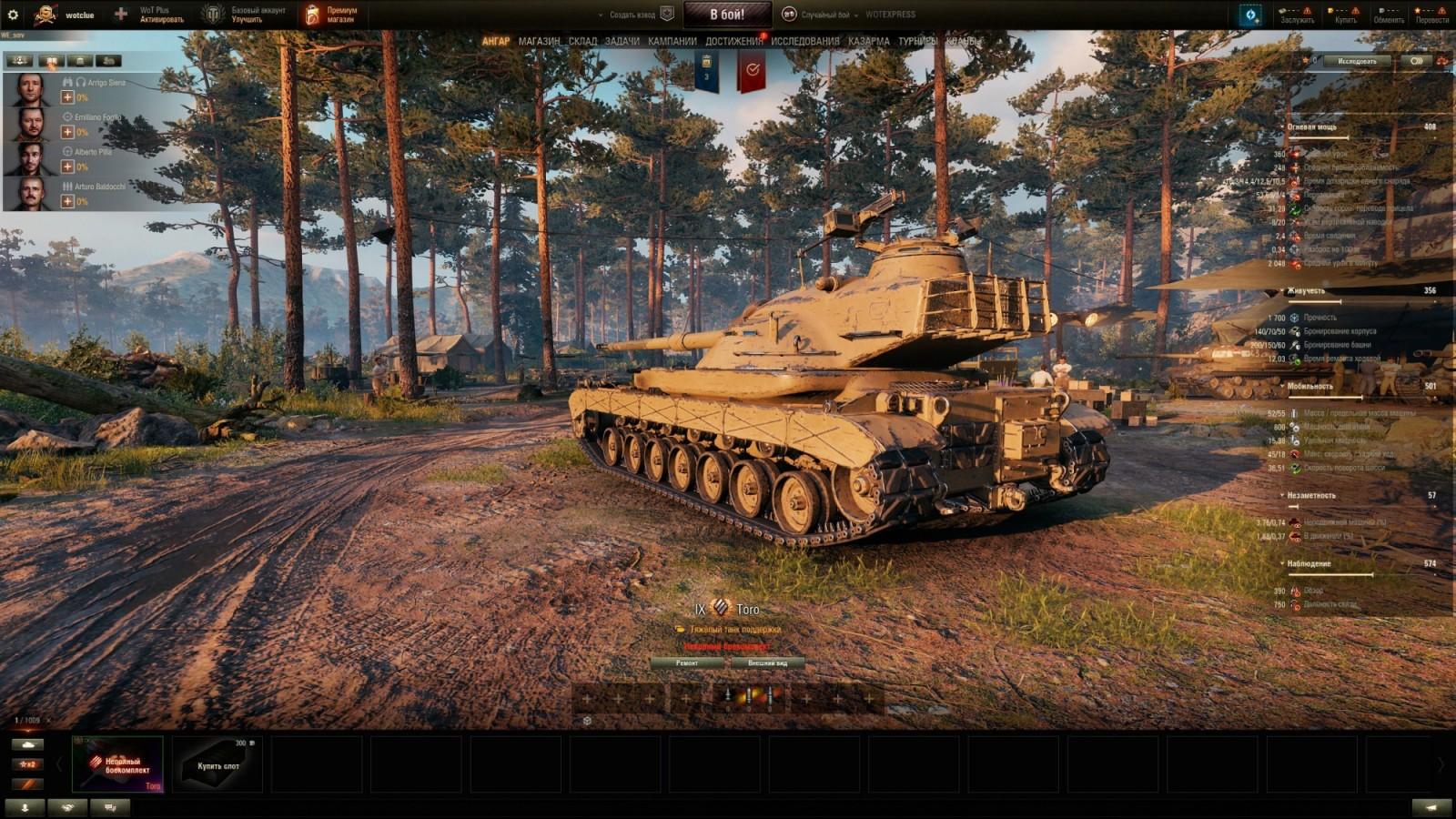Click the Обменять gold exchange icon
Screen dimensions: 1456x819
(x=1380, y=11)
